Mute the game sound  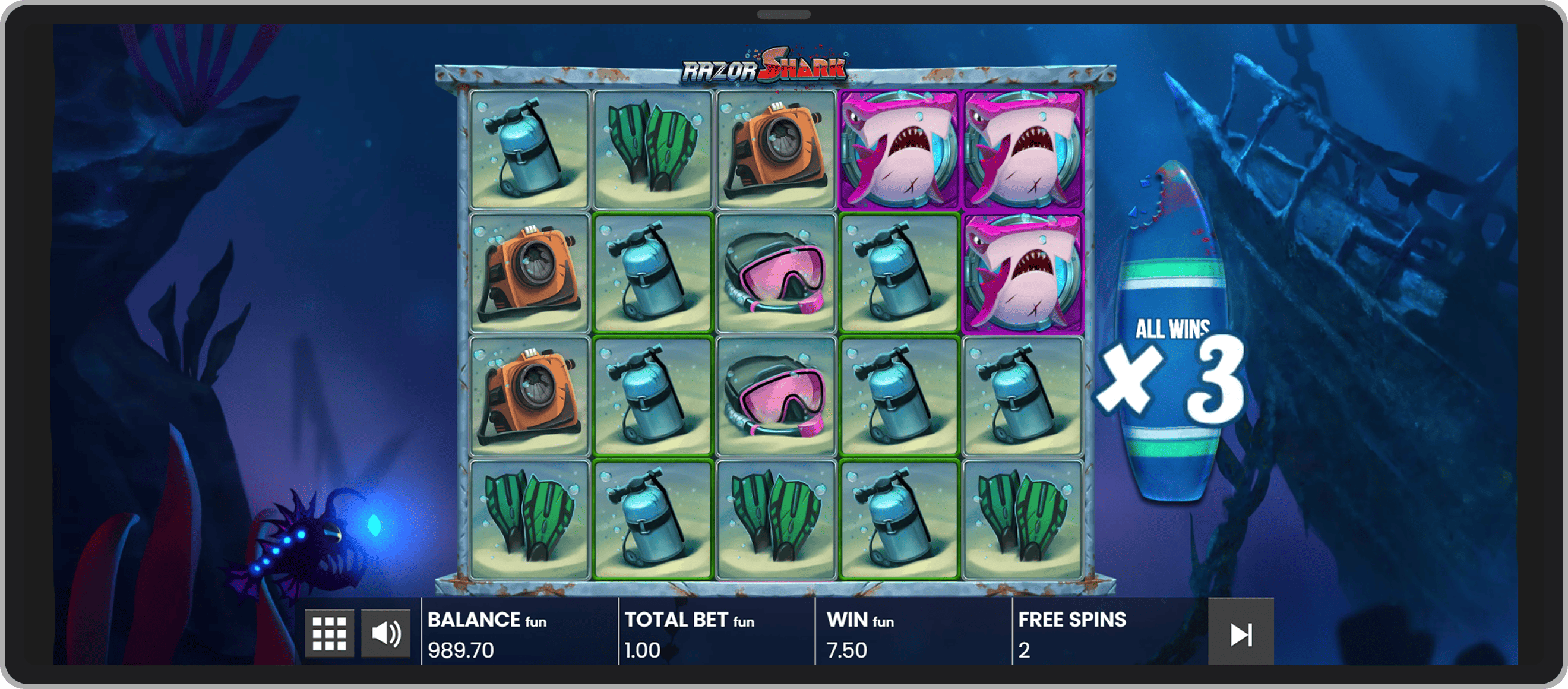point(385,633)
